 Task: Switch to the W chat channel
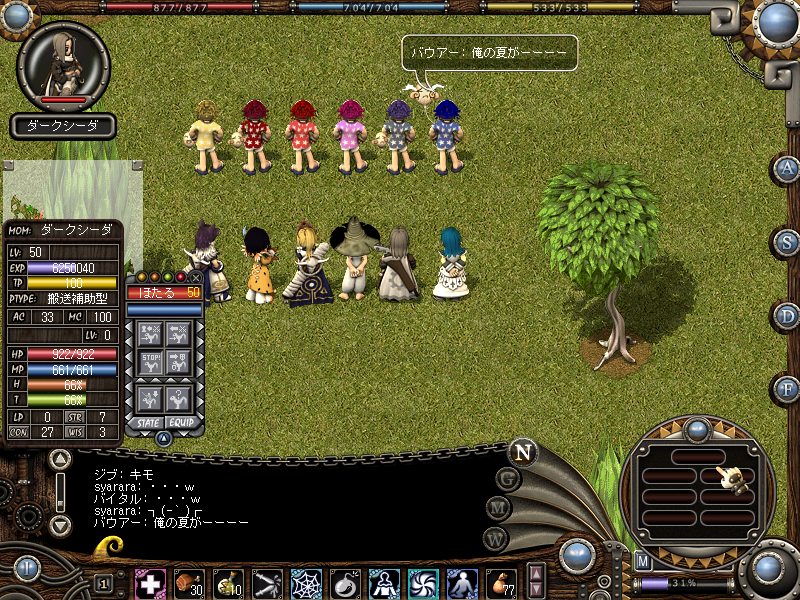point(495,538)
